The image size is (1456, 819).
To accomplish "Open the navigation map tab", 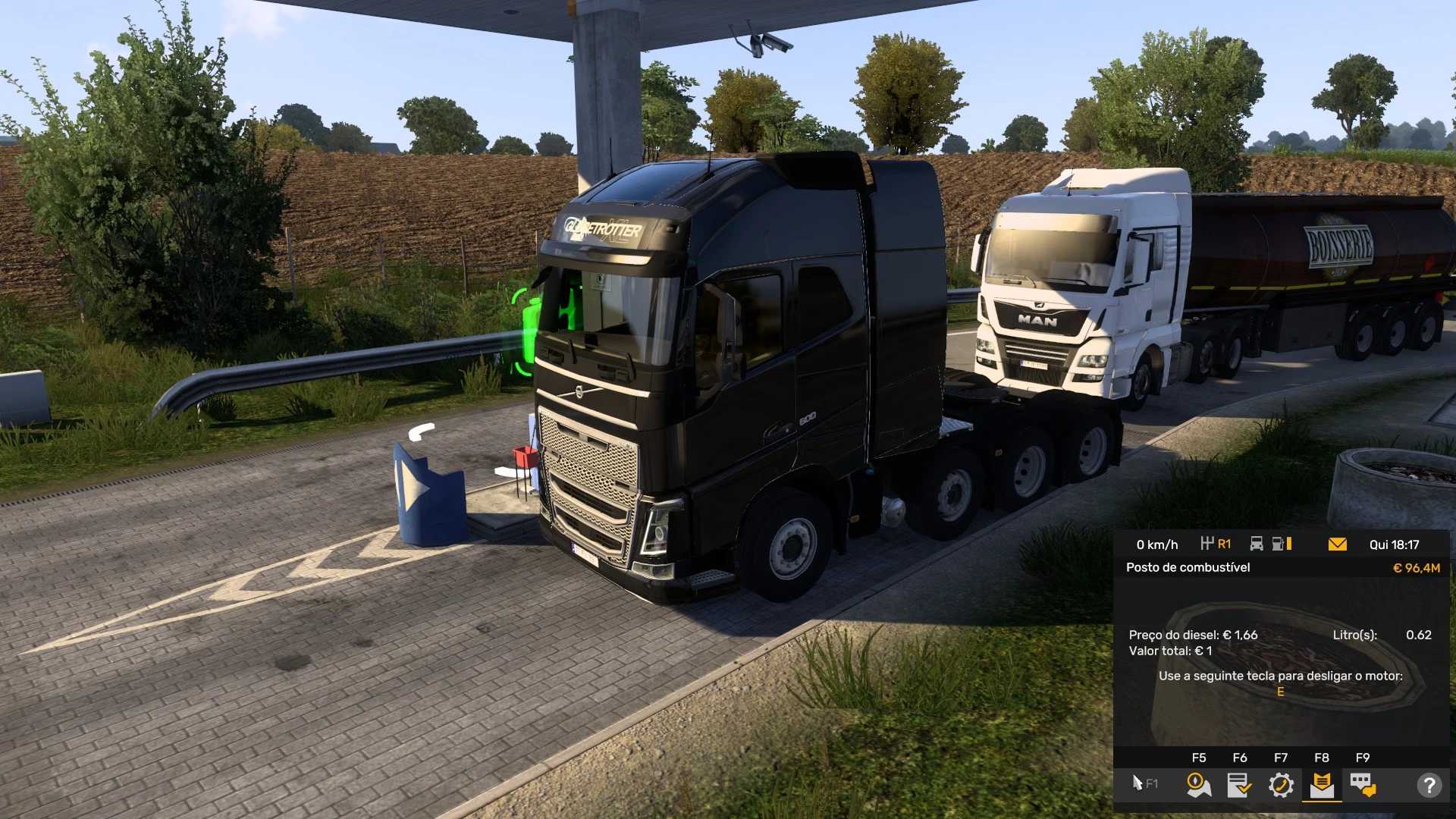I will 1198,784.
